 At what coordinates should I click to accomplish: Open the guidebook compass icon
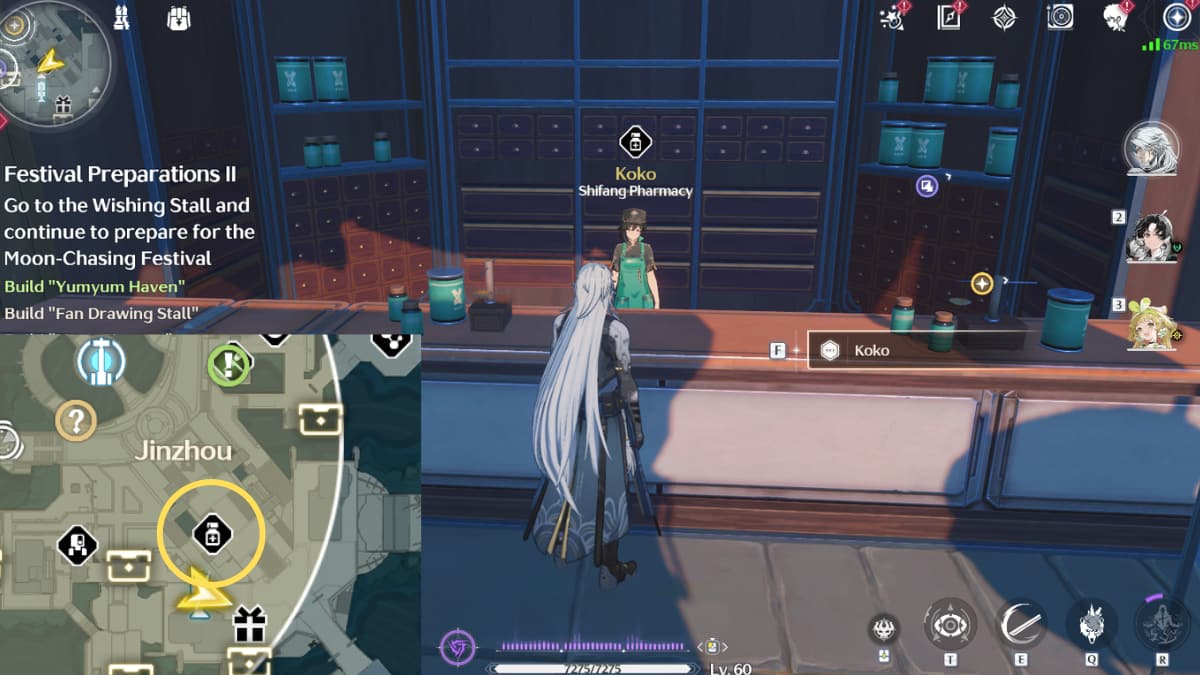[948, 17]
